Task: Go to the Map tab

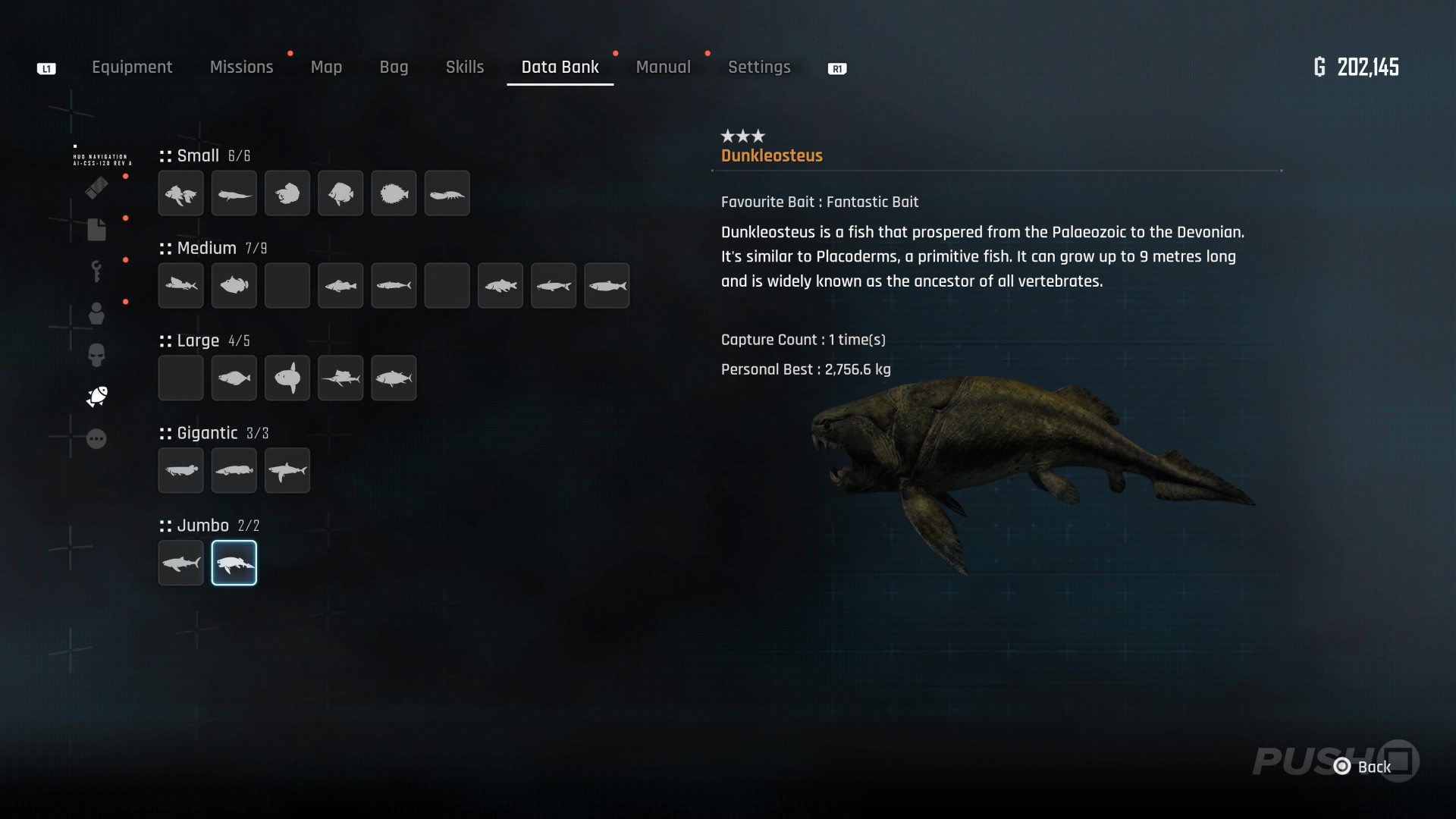Action: click(x=326, y=67)
